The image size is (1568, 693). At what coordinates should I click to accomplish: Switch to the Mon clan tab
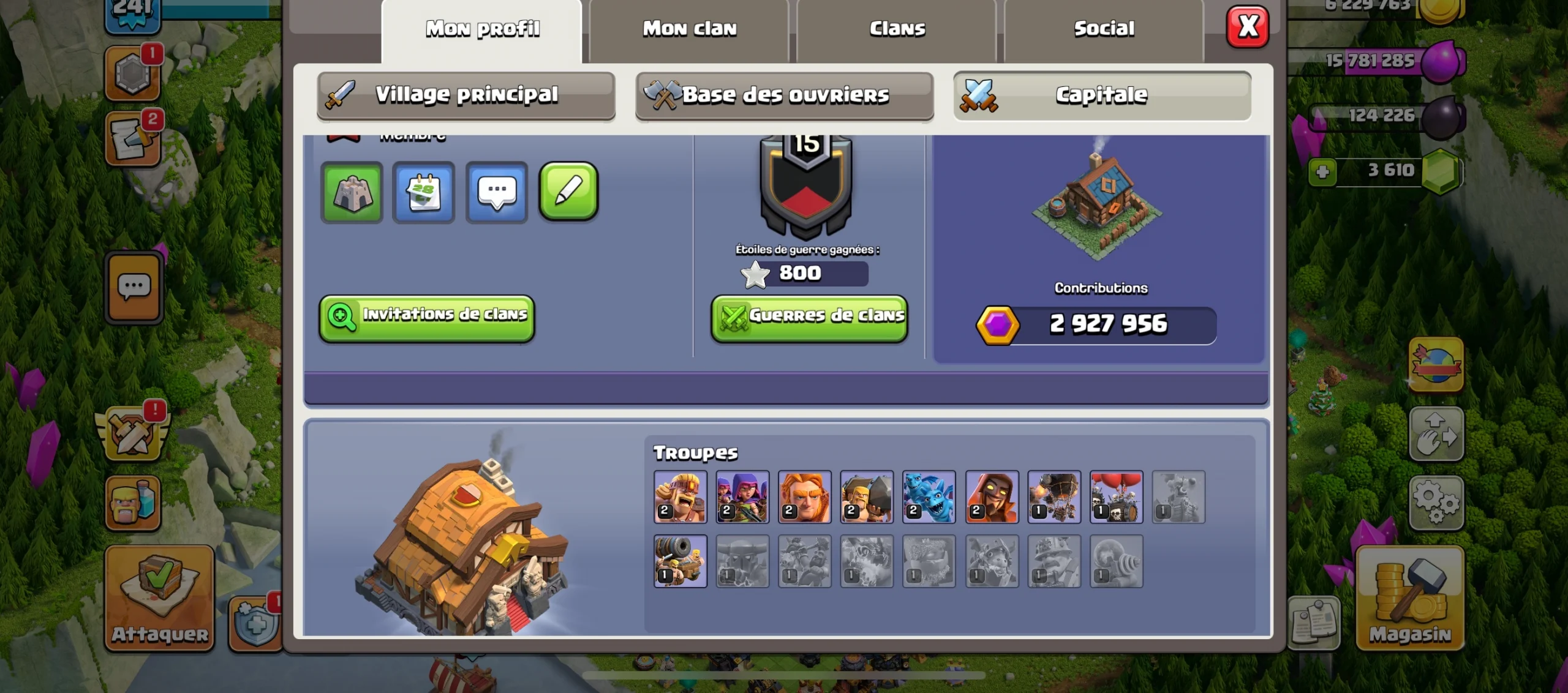[689, 28]
